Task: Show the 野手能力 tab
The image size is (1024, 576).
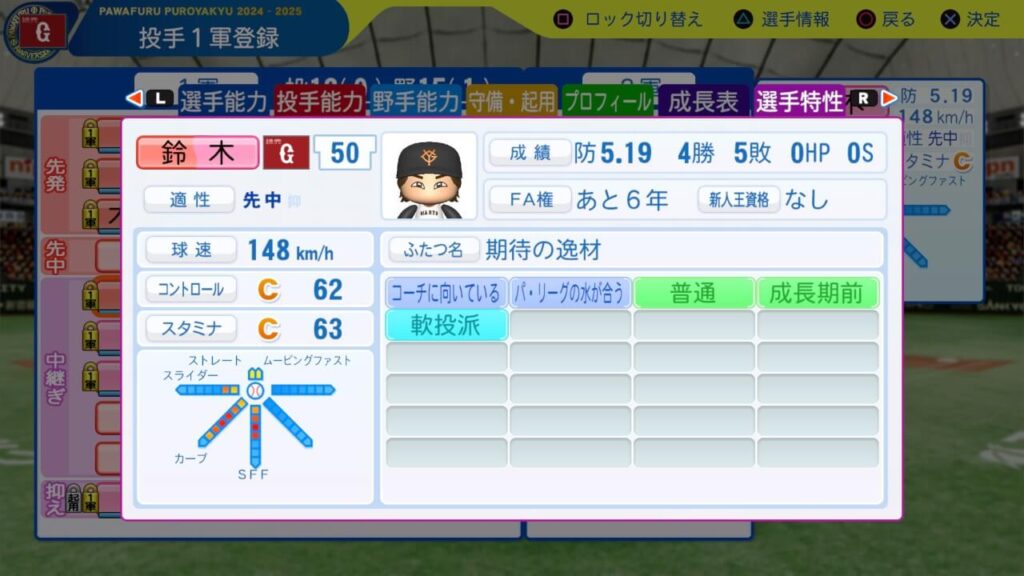Action: coord(417,100)
